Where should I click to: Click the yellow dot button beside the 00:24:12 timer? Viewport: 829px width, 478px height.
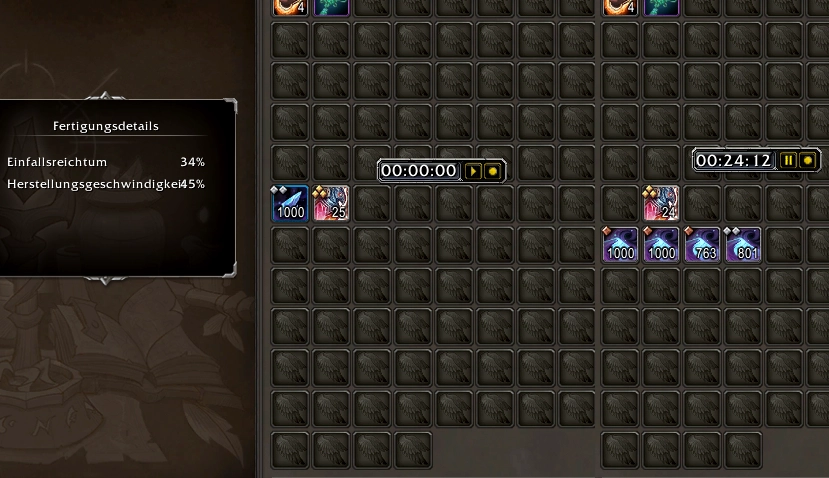[808, 160]
